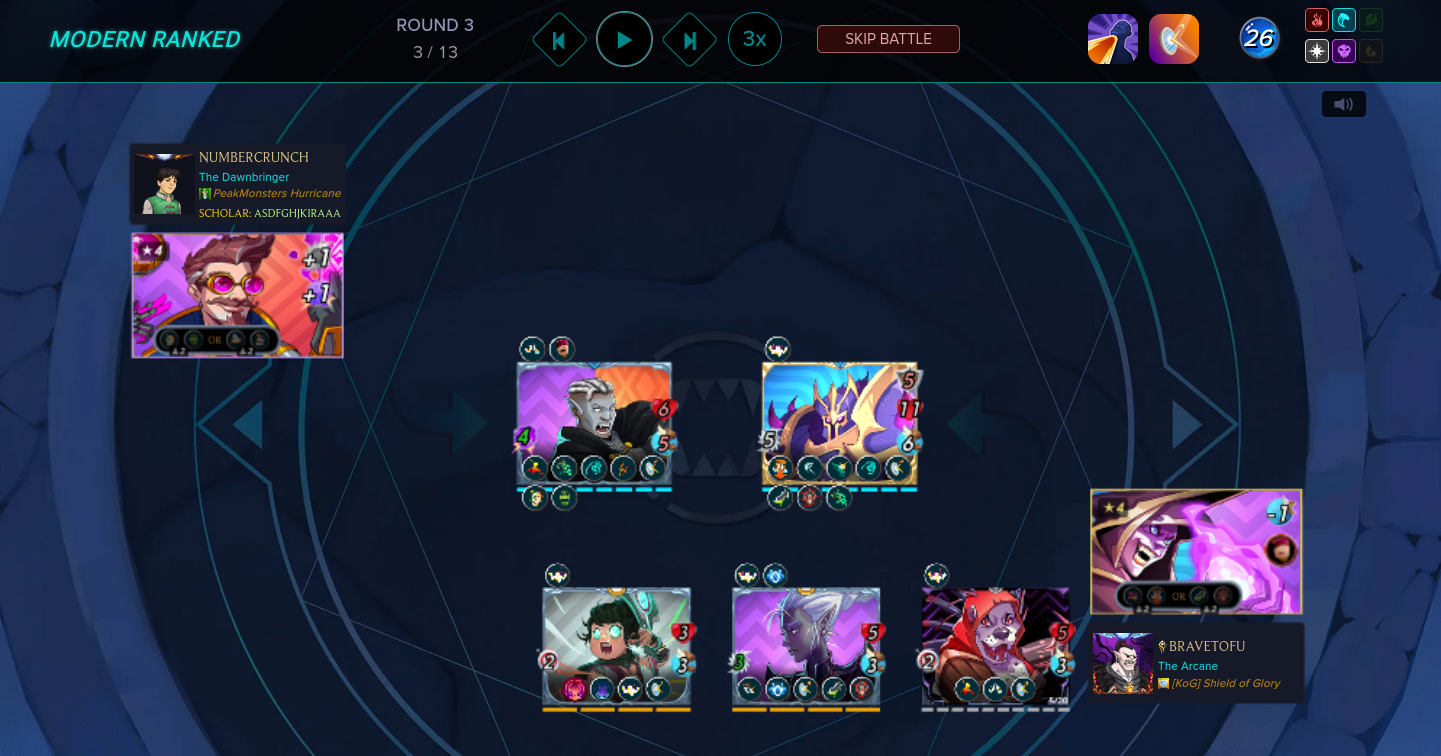
Task: Toggle the sound speaker button
Action: (1343, 104)
